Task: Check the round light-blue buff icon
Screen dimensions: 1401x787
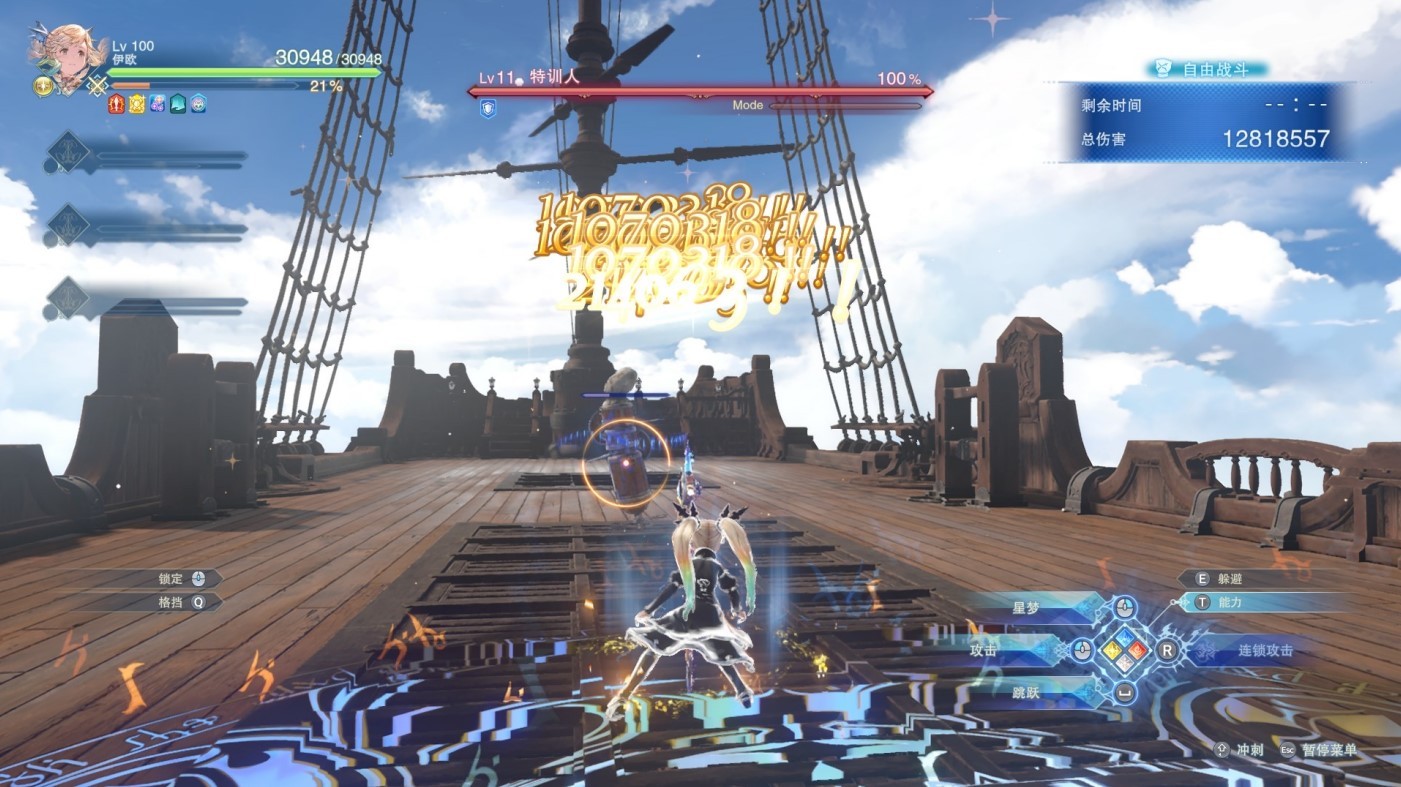Action: point(199,104)
